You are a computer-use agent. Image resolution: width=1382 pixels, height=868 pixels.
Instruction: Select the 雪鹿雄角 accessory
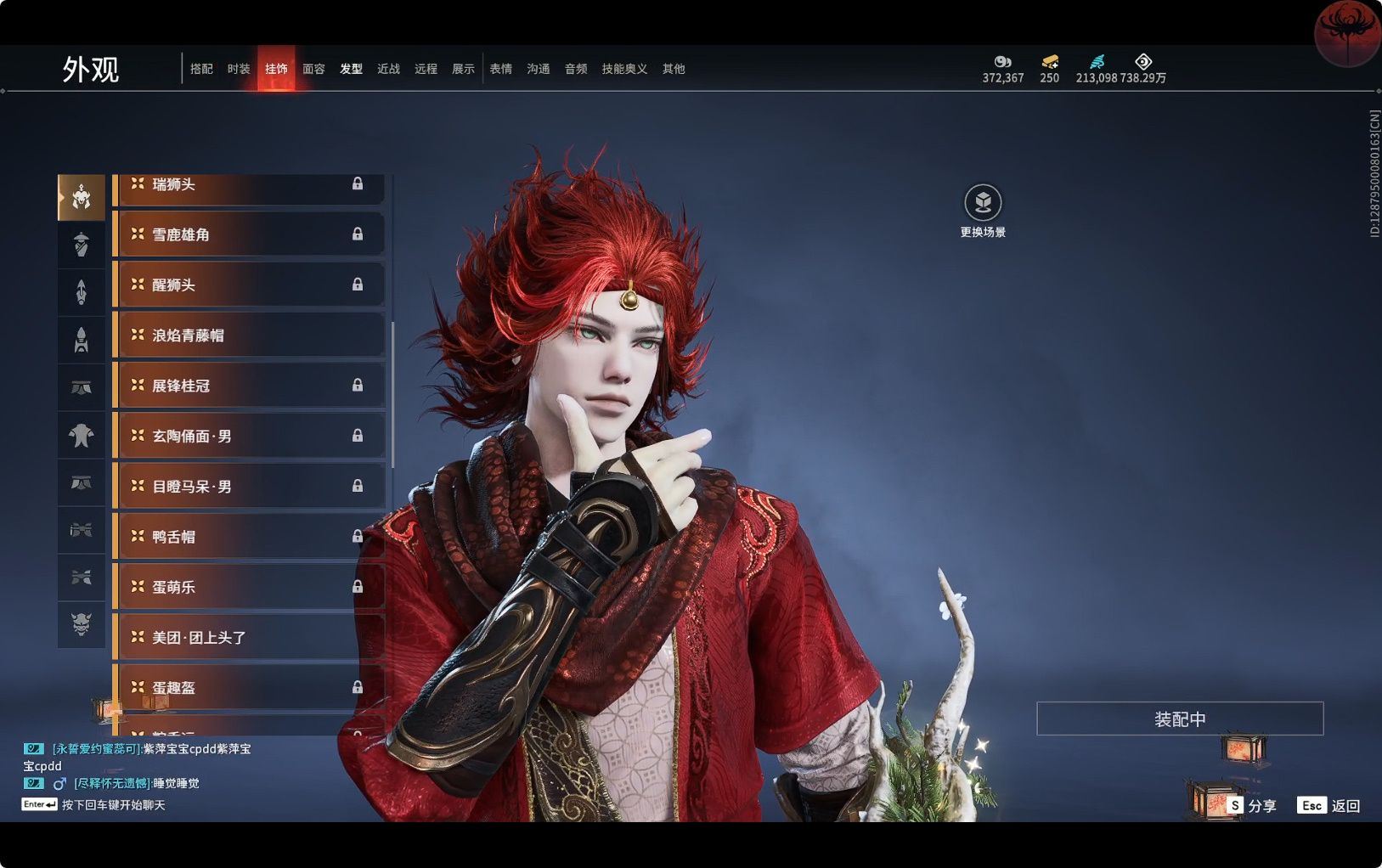pyautogui.click(x=249, y=234)
